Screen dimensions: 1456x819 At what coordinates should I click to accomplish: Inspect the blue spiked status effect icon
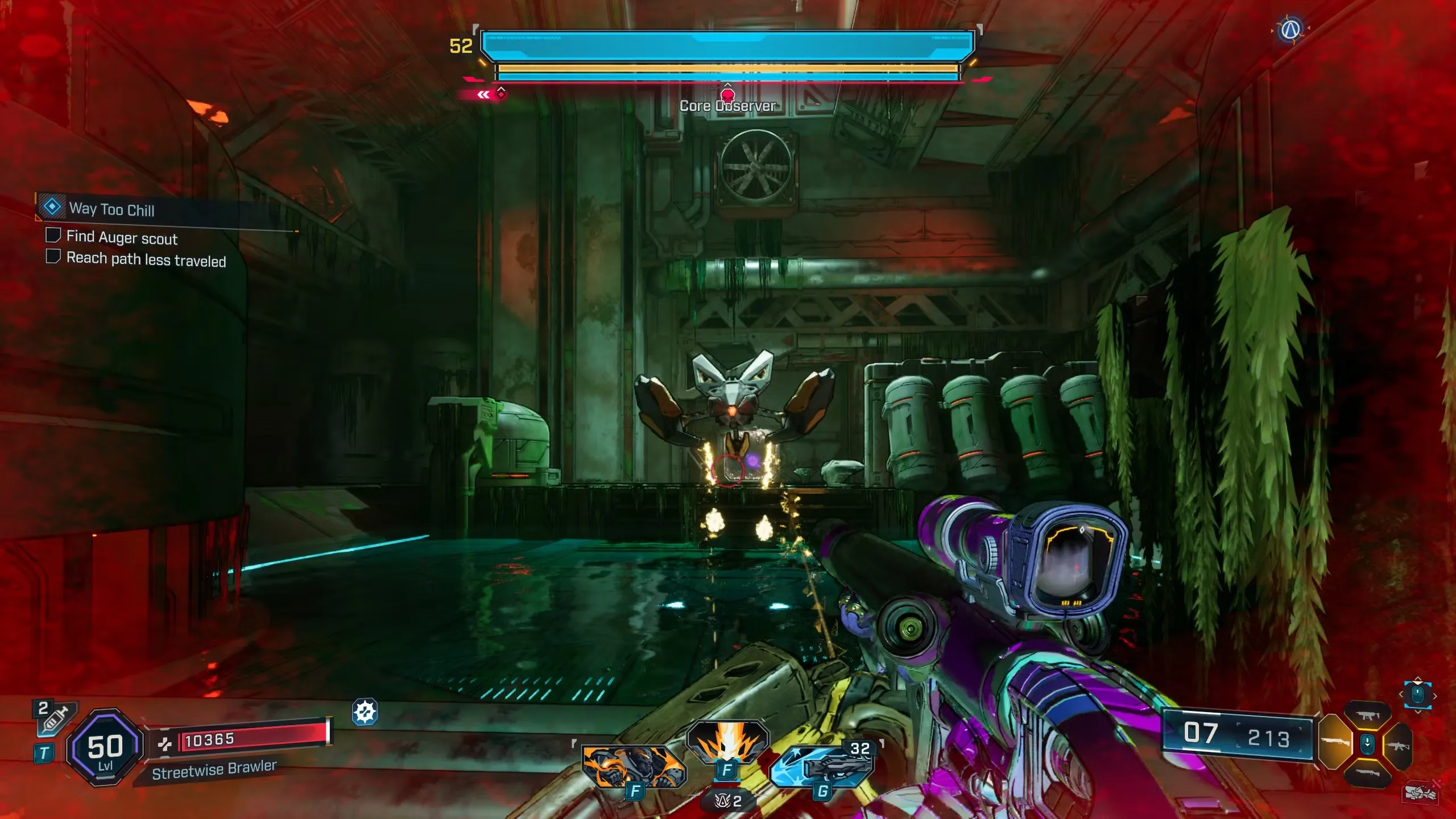coord(365,712)
